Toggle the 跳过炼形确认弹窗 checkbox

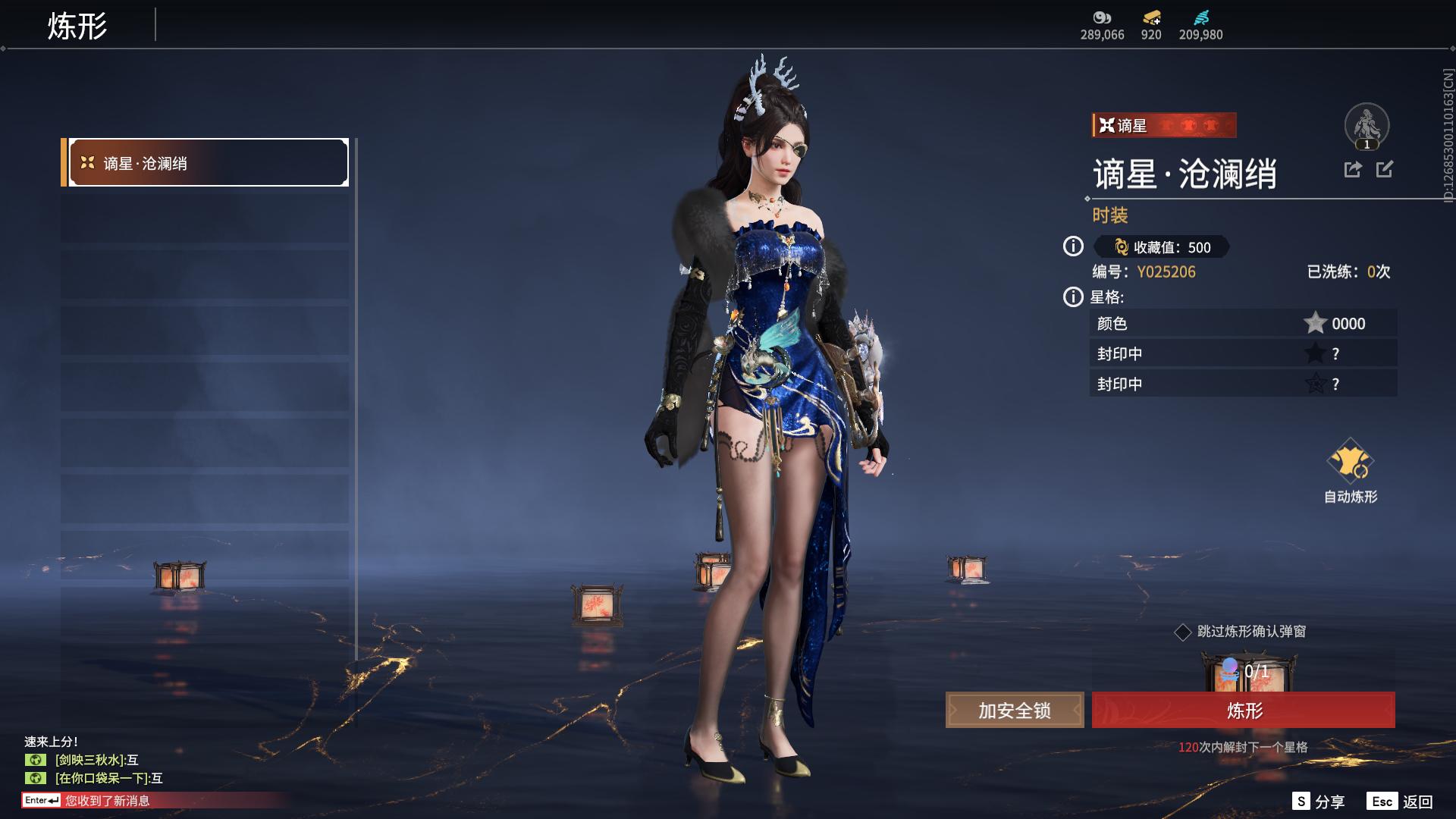(x=1182, y=632)
